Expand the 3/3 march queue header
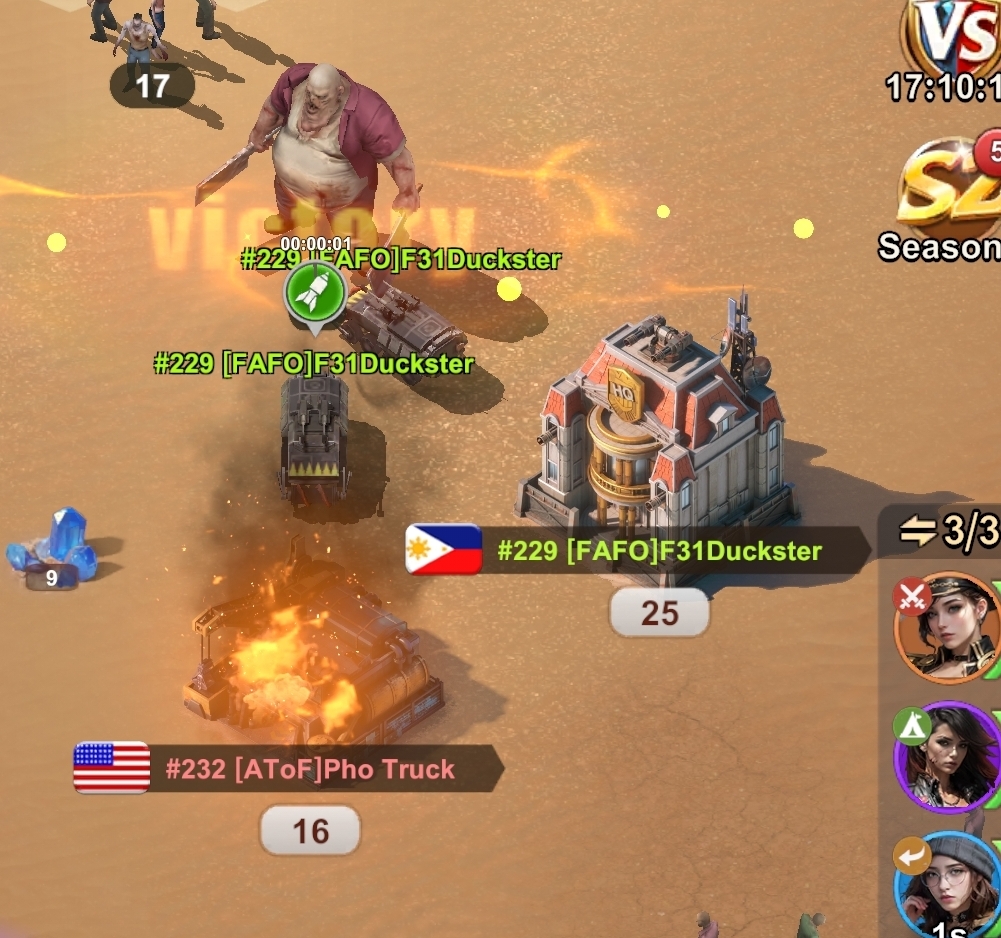Viewport: 1001px width, 938px height. pyautogui.click(x=946, y=532)
